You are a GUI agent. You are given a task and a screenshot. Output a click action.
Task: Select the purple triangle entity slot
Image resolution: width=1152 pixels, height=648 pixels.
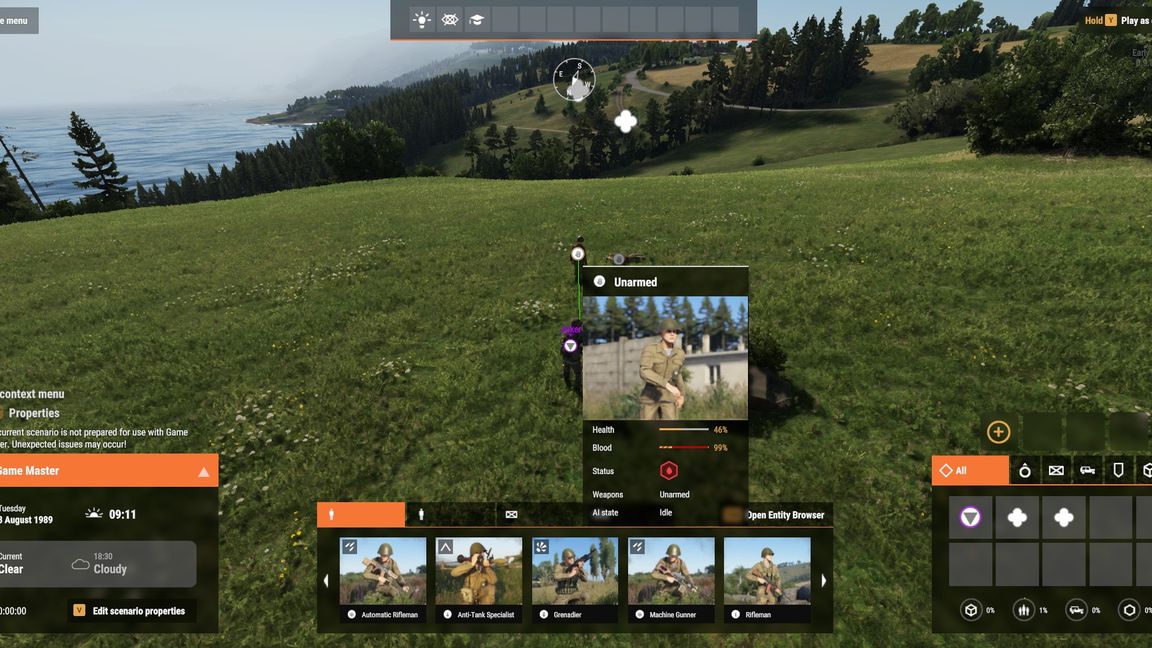pos(970,518)
